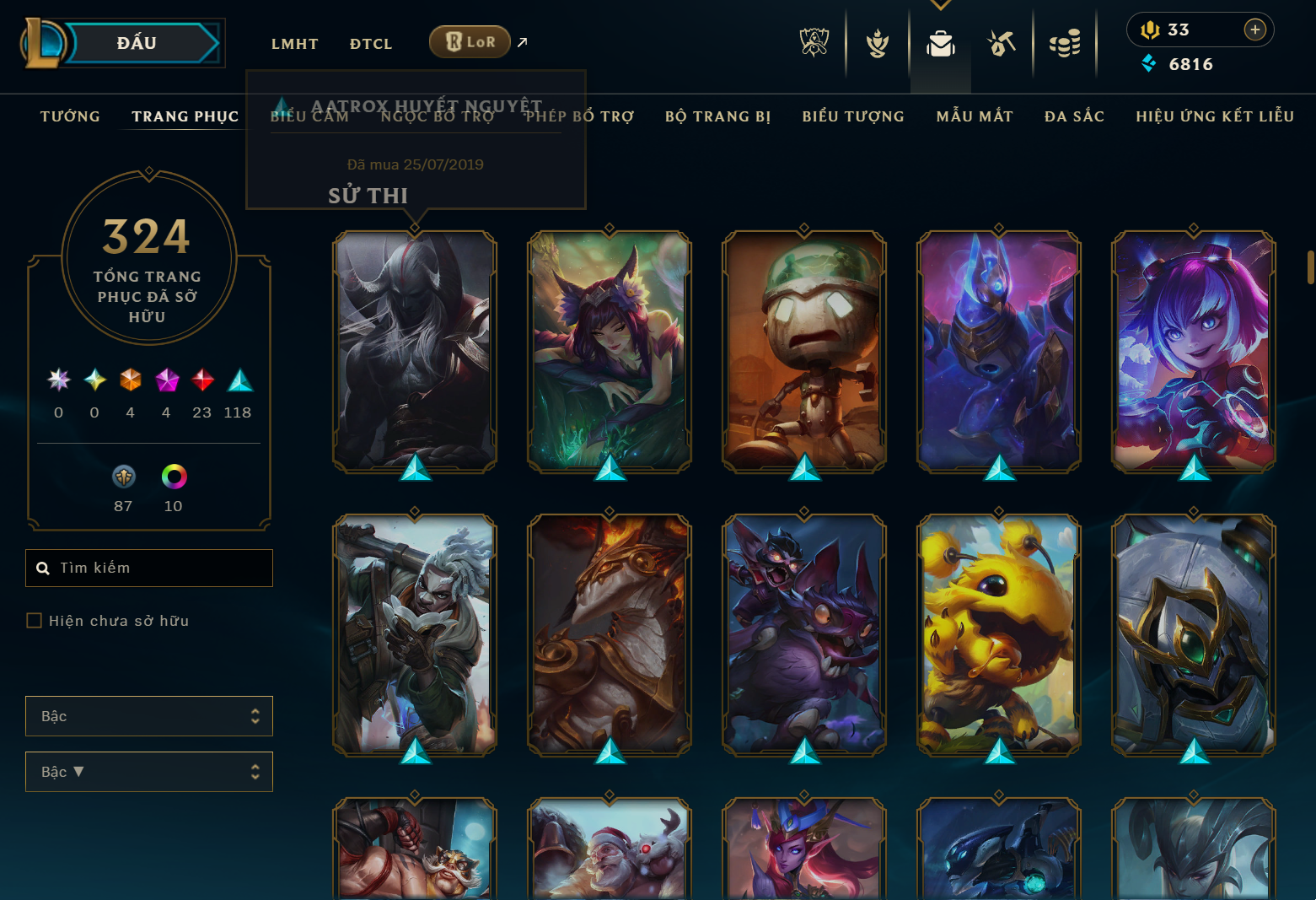Click the hextech crafting icon
The height and width of the screenshot is (900, 1316).
coord(1002,44)
